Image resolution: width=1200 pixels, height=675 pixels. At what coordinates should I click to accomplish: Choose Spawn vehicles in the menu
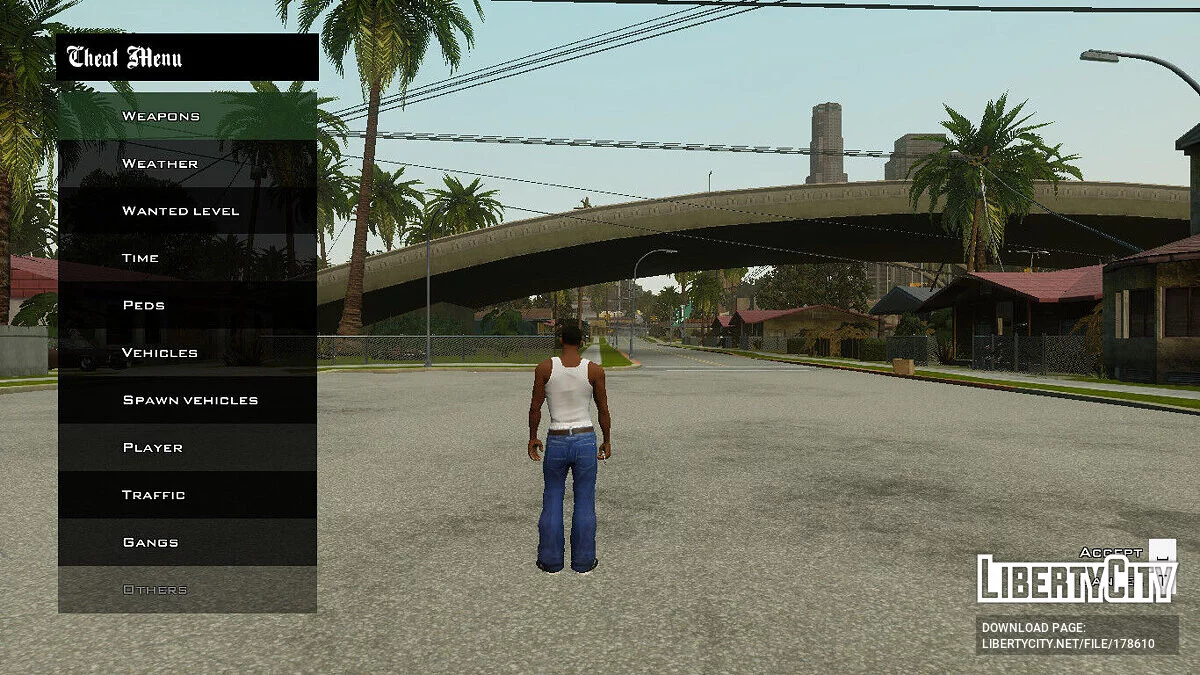tap(187, 400)
